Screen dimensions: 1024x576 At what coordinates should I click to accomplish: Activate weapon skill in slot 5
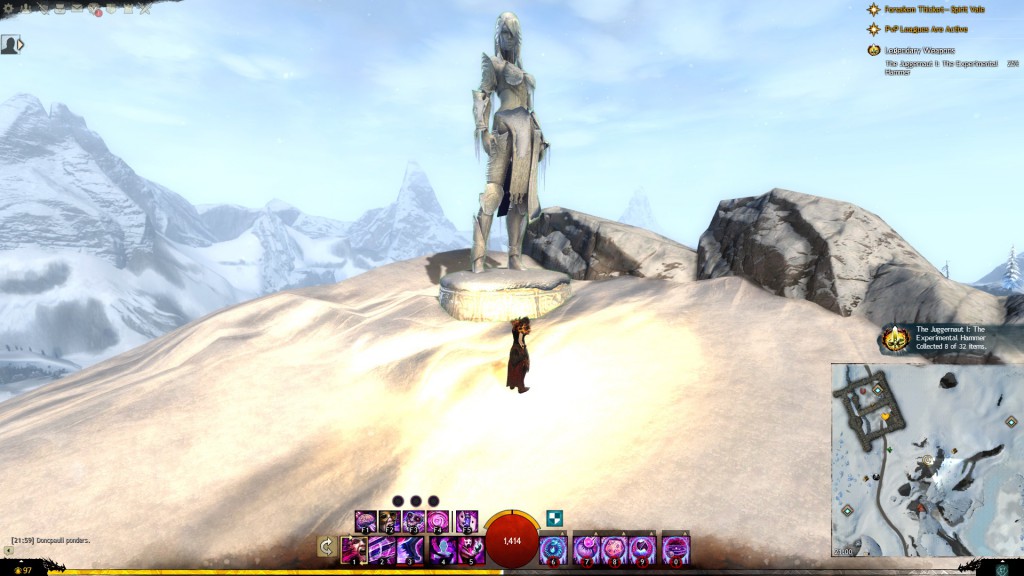point(470,550)
